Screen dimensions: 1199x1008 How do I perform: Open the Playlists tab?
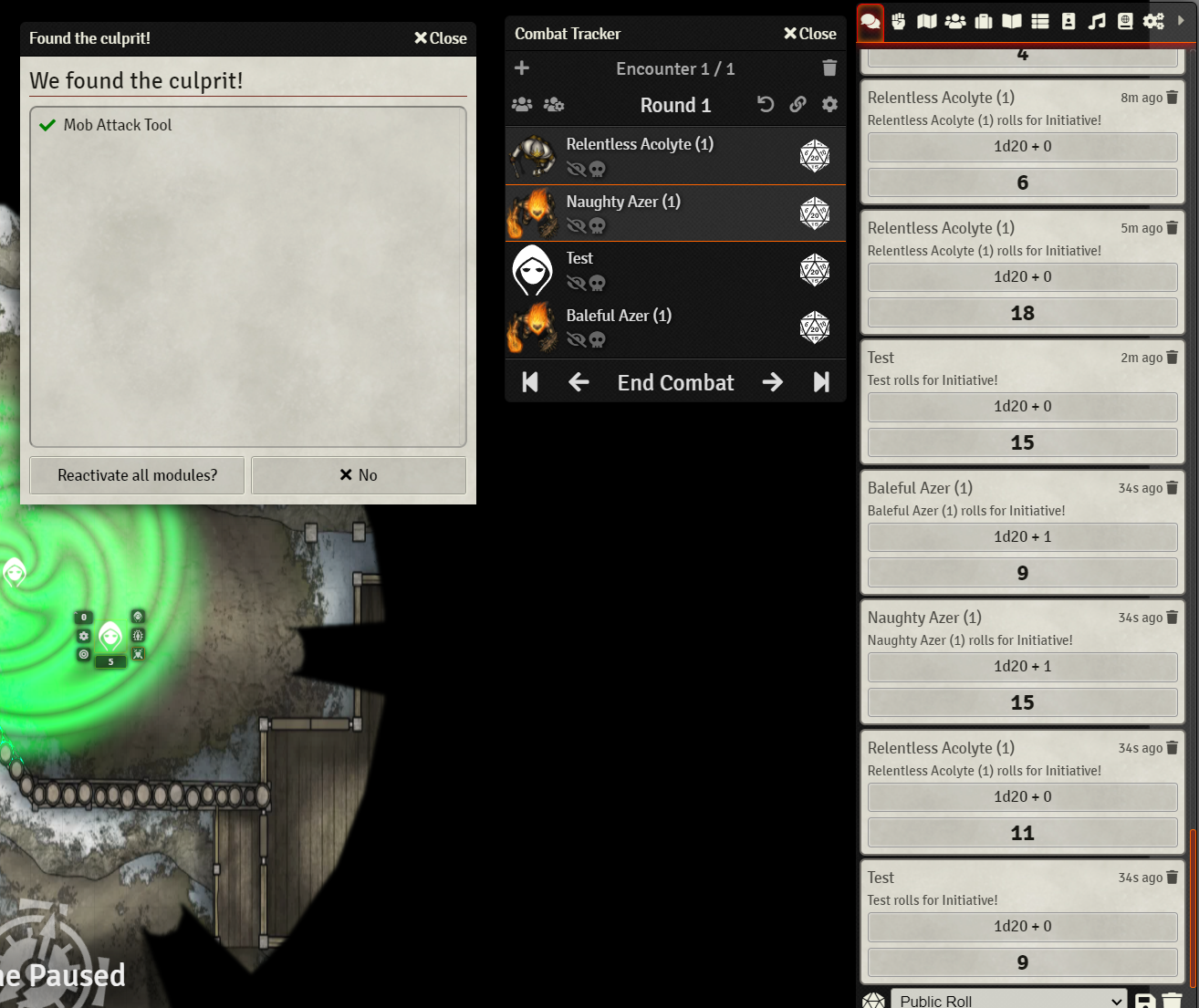point(1096,21)
